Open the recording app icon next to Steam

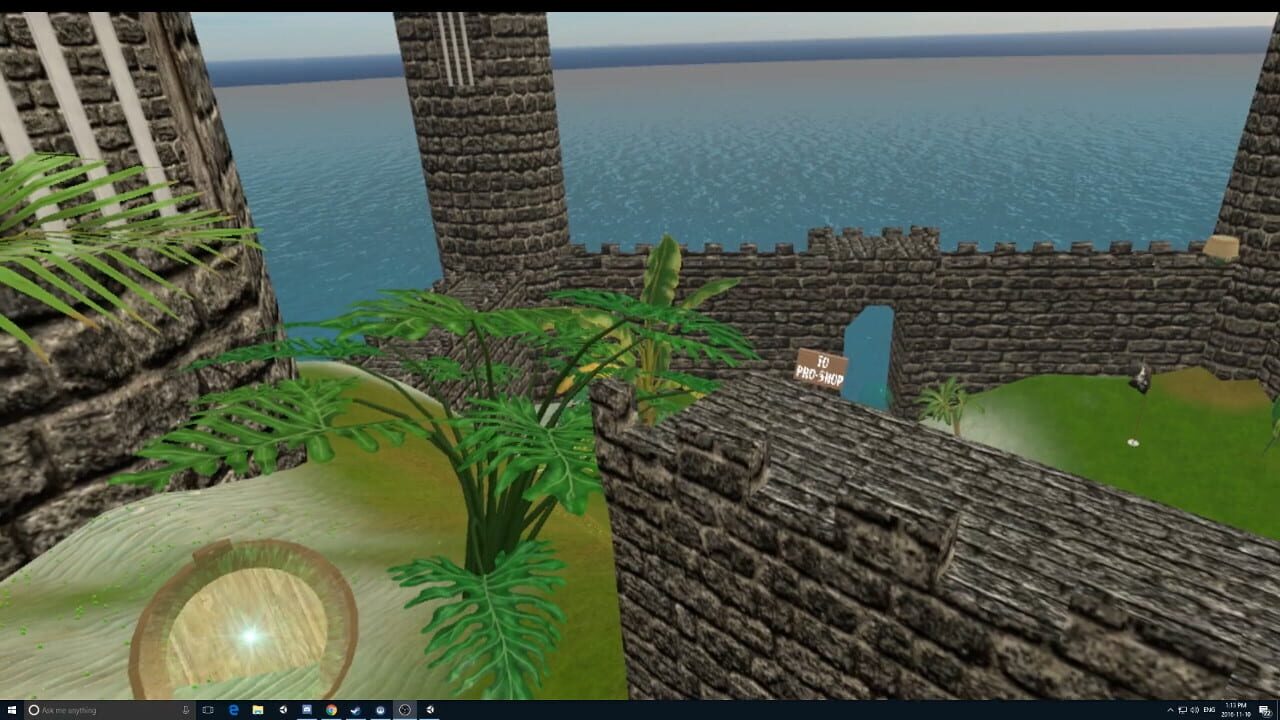click(380, 710)
